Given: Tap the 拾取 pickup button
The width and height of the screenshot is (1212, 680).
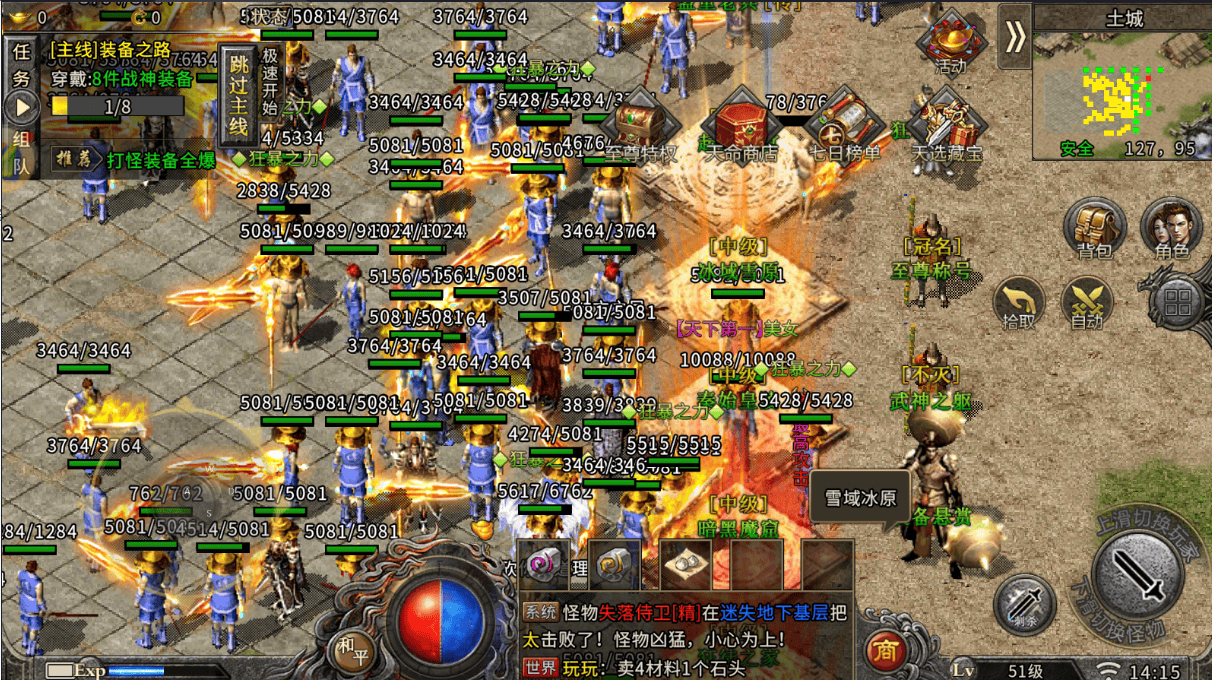Looking at the screenshot, I should pyautogui.click(x=1019, y=301).
